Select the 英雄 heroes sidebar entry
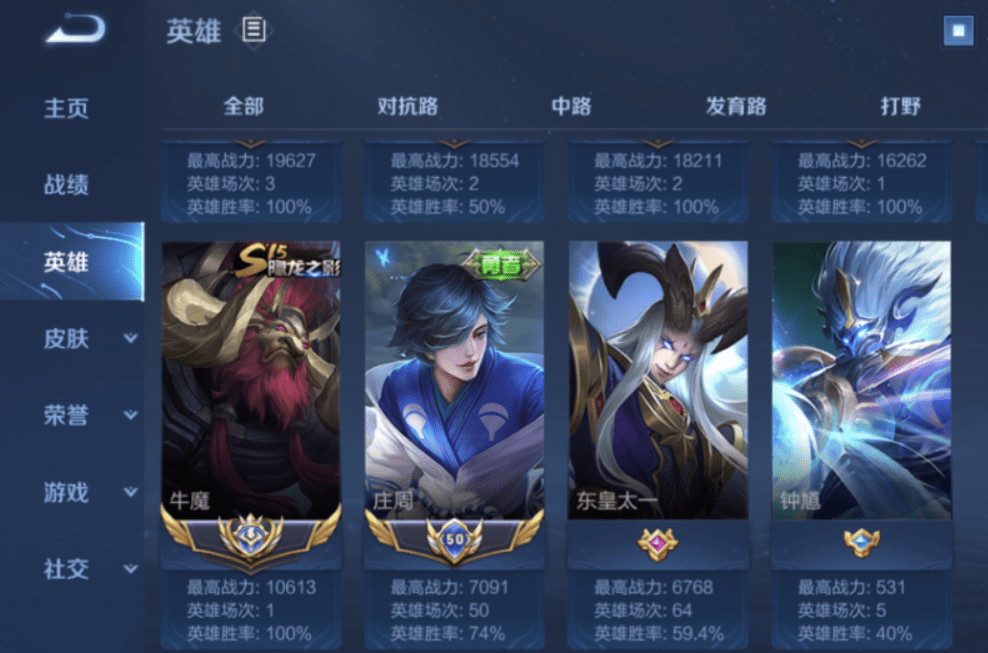The height and width of the screenshot is (653, 988). pos(66,262)
